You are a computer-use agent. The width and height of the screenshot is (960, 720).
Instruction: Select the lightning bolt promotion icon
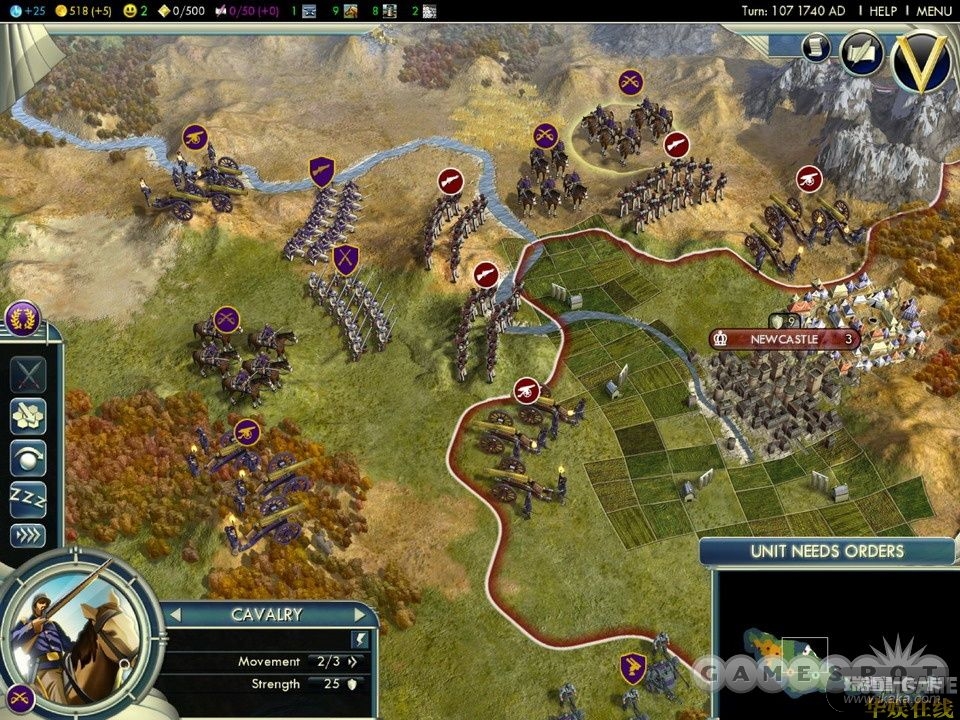coord(360,638)
